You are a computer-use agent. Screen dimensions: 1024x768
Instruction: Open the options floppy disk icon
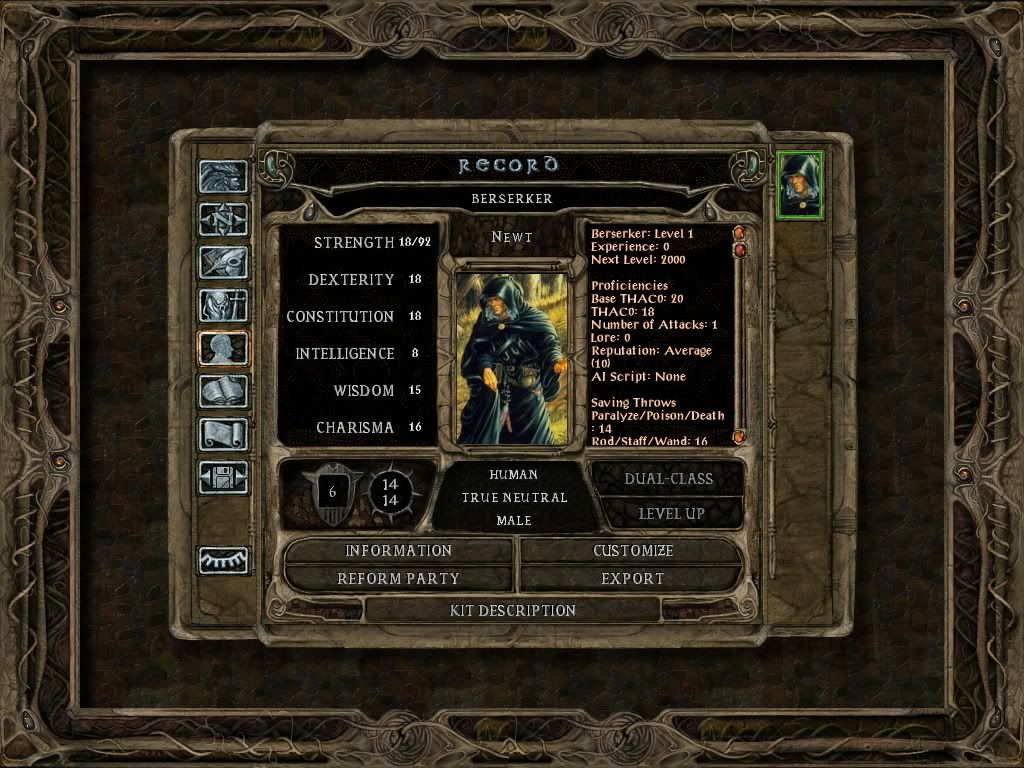click(x=224, y=477)
